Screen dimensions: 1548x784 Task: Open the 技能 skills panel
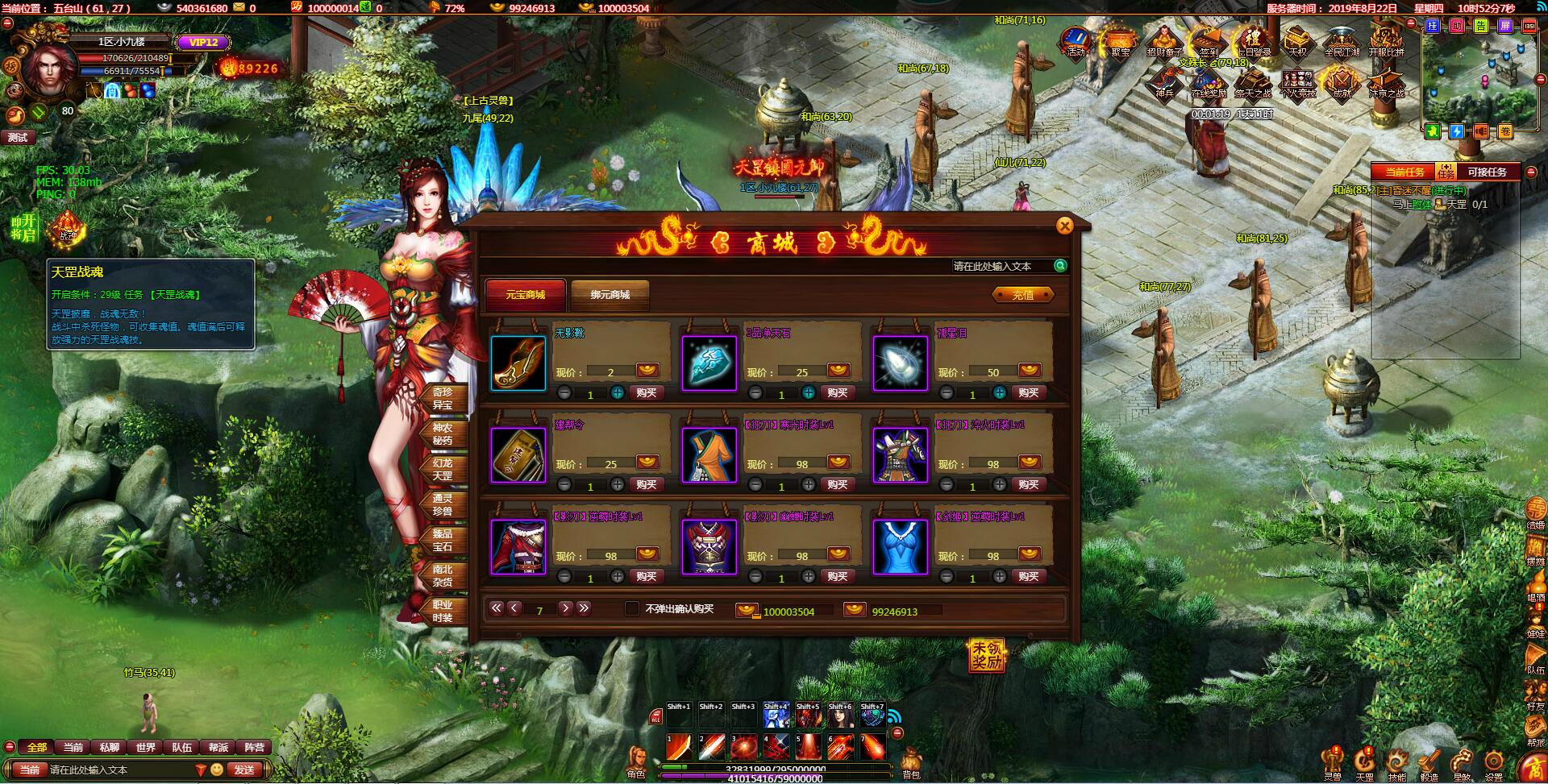coord(1396,761)
